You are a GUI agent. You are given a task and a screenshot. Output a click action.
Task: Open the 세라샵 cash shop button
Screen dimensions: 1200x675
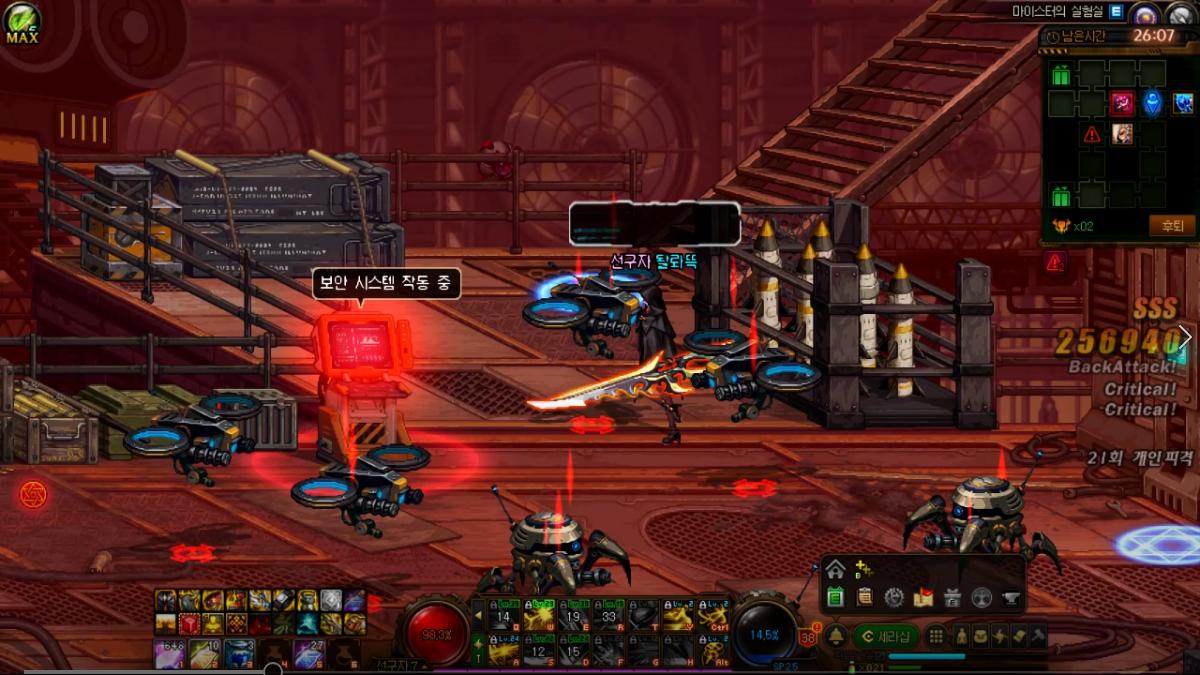click(886, 635)
